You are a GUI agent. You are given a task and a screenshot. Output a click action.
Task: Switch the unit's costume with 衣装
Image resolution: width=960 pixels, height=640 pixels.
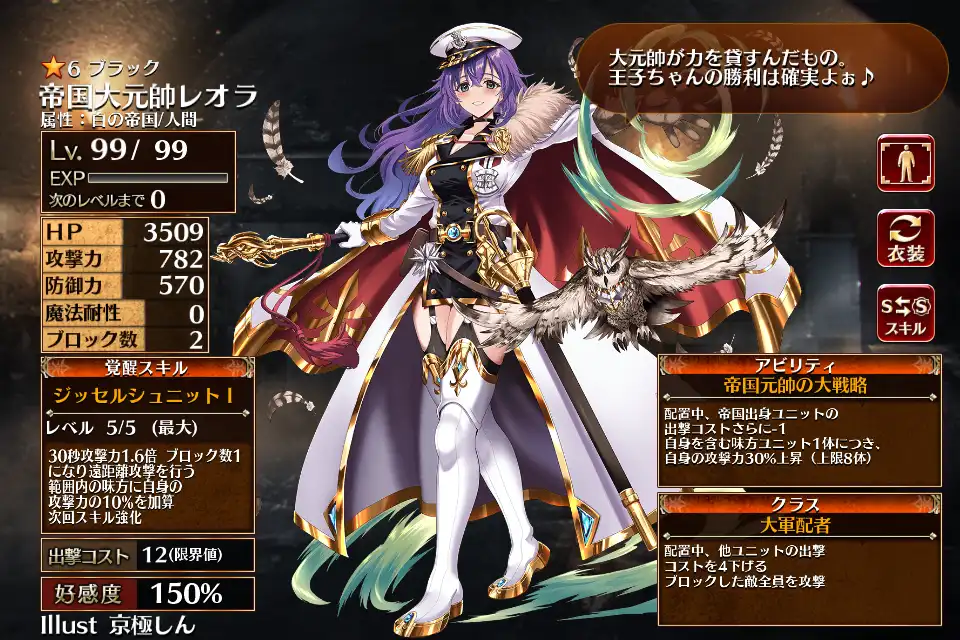pyautogui.click(x=906, y=237)
